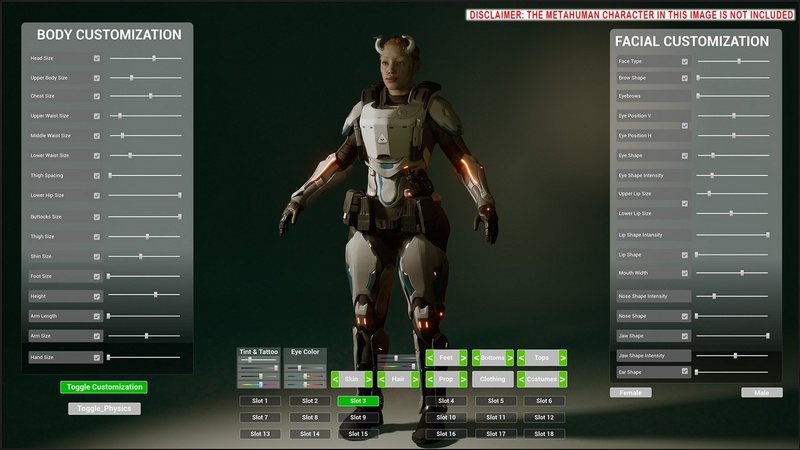Click the Toggle Customization button
800x450 pixels.
[103, 387]
